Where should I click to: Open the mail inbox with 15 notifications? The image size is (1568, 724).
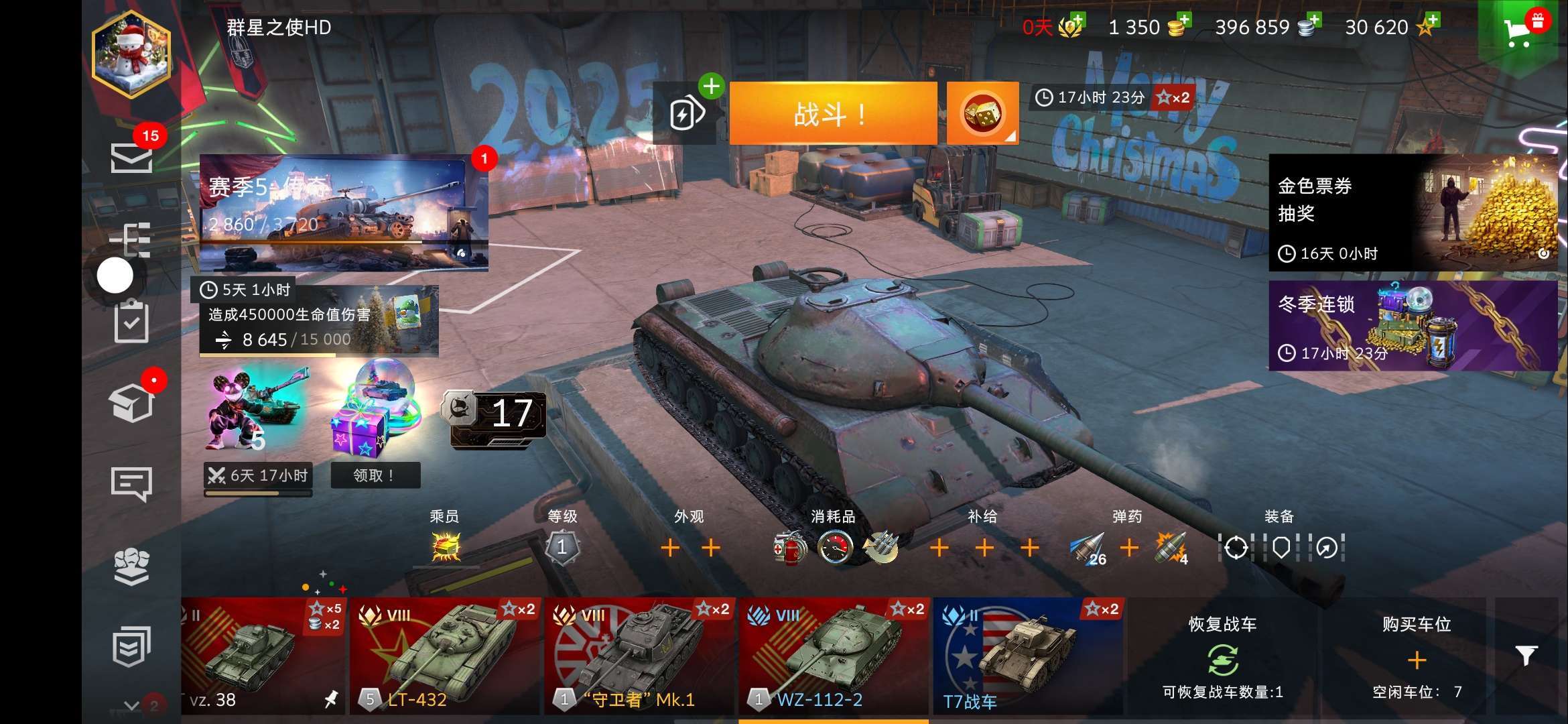tap(131, 158)
